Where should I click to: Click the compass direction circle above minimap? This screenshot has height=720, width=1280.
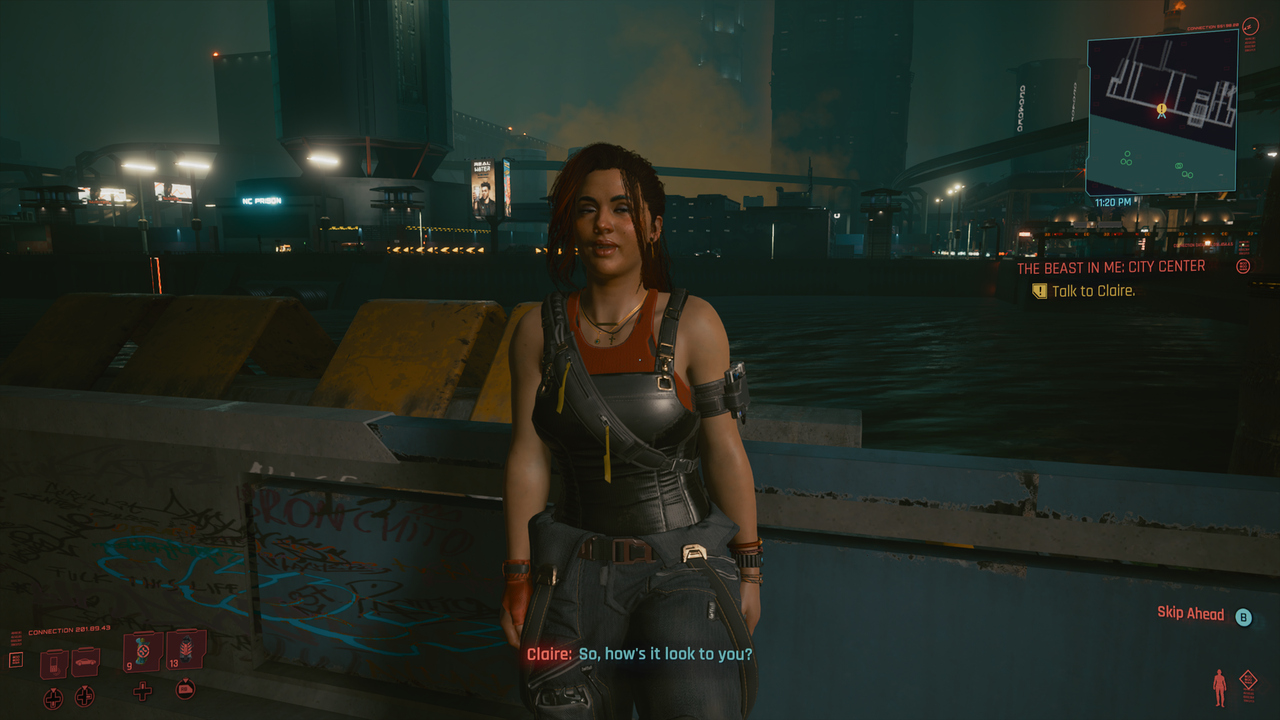pyautogui.click(x=1250, y=27)
